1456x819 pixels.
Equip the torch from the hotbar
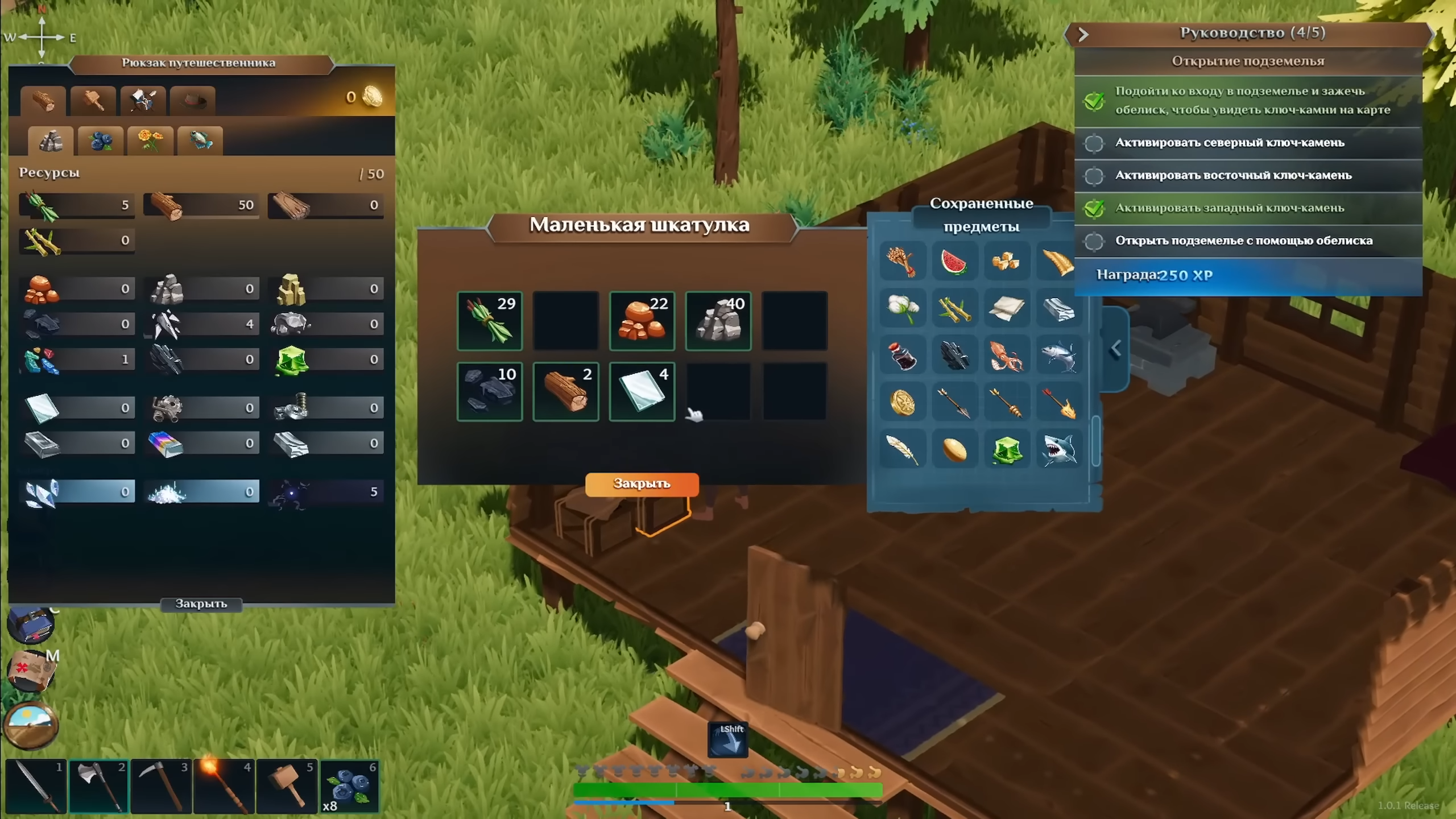(x=224, y=787)
